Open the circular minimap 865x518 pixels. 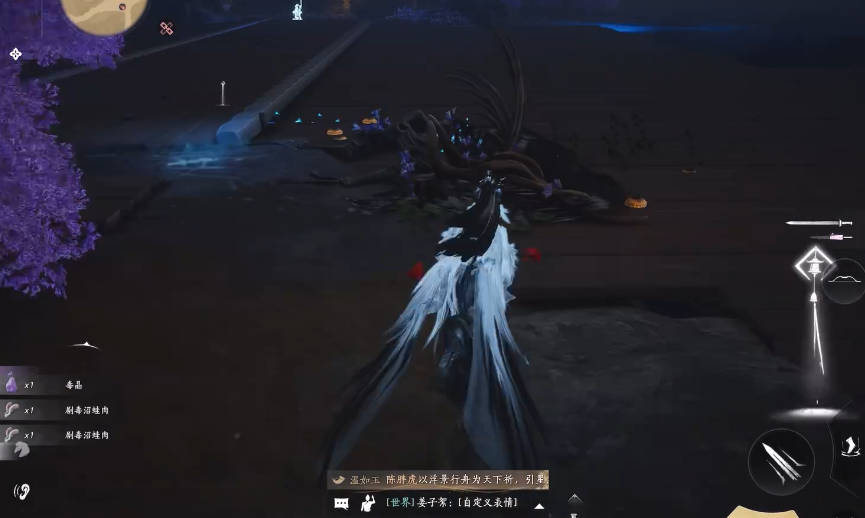(104, 12)
